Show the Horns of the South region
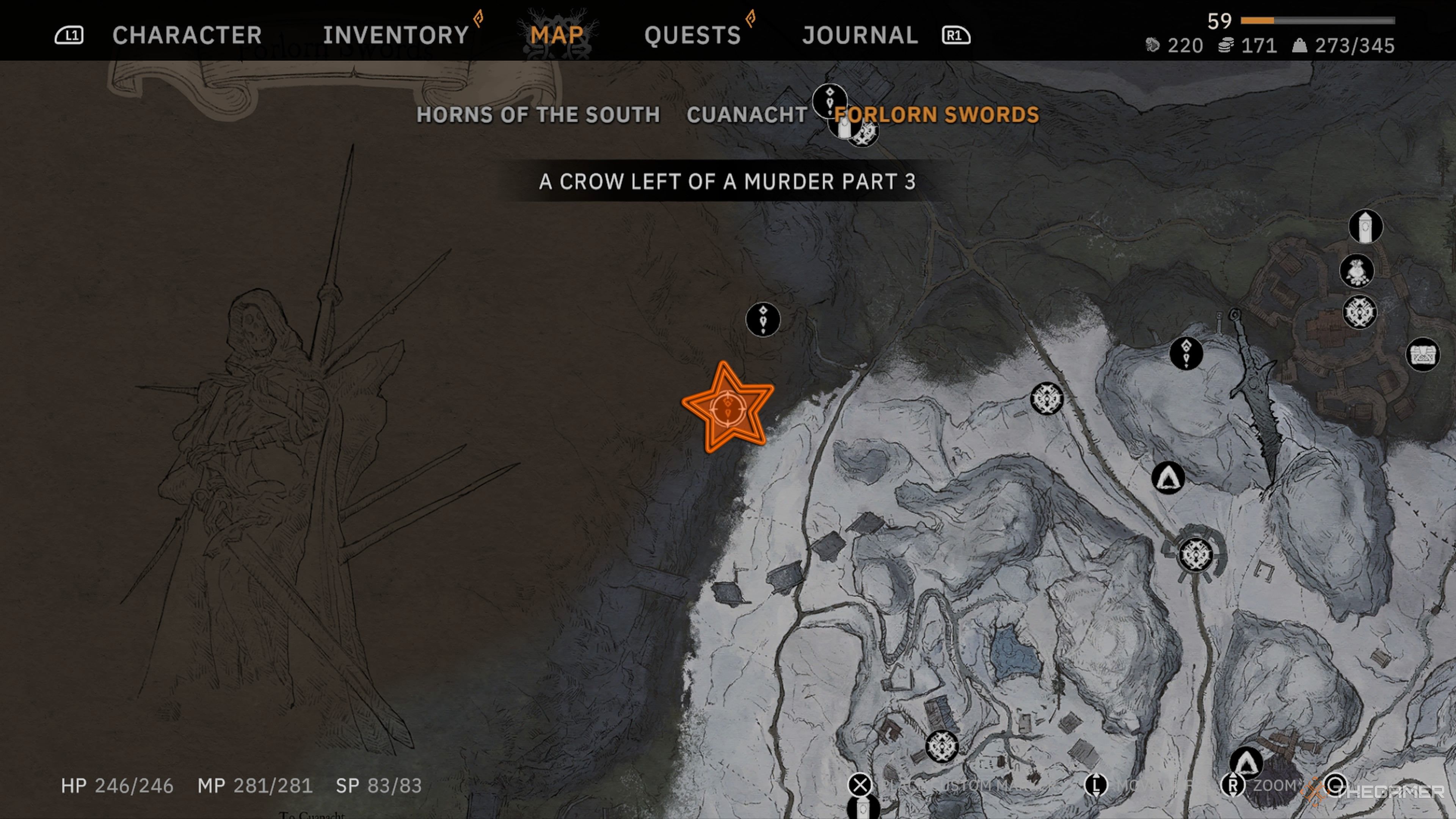 (538, 115)
